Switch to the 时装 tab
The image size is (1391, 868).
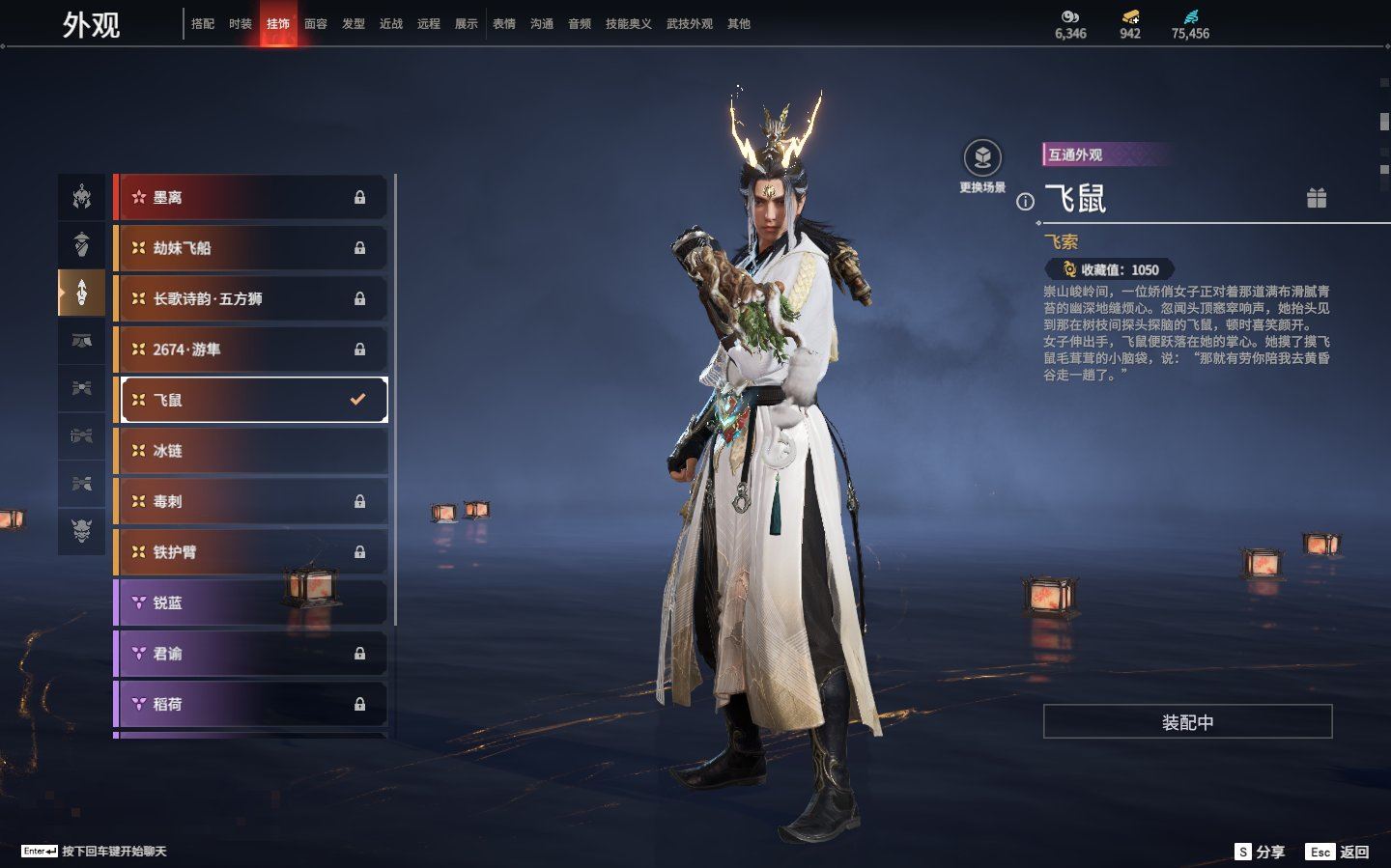click(241, 23)
